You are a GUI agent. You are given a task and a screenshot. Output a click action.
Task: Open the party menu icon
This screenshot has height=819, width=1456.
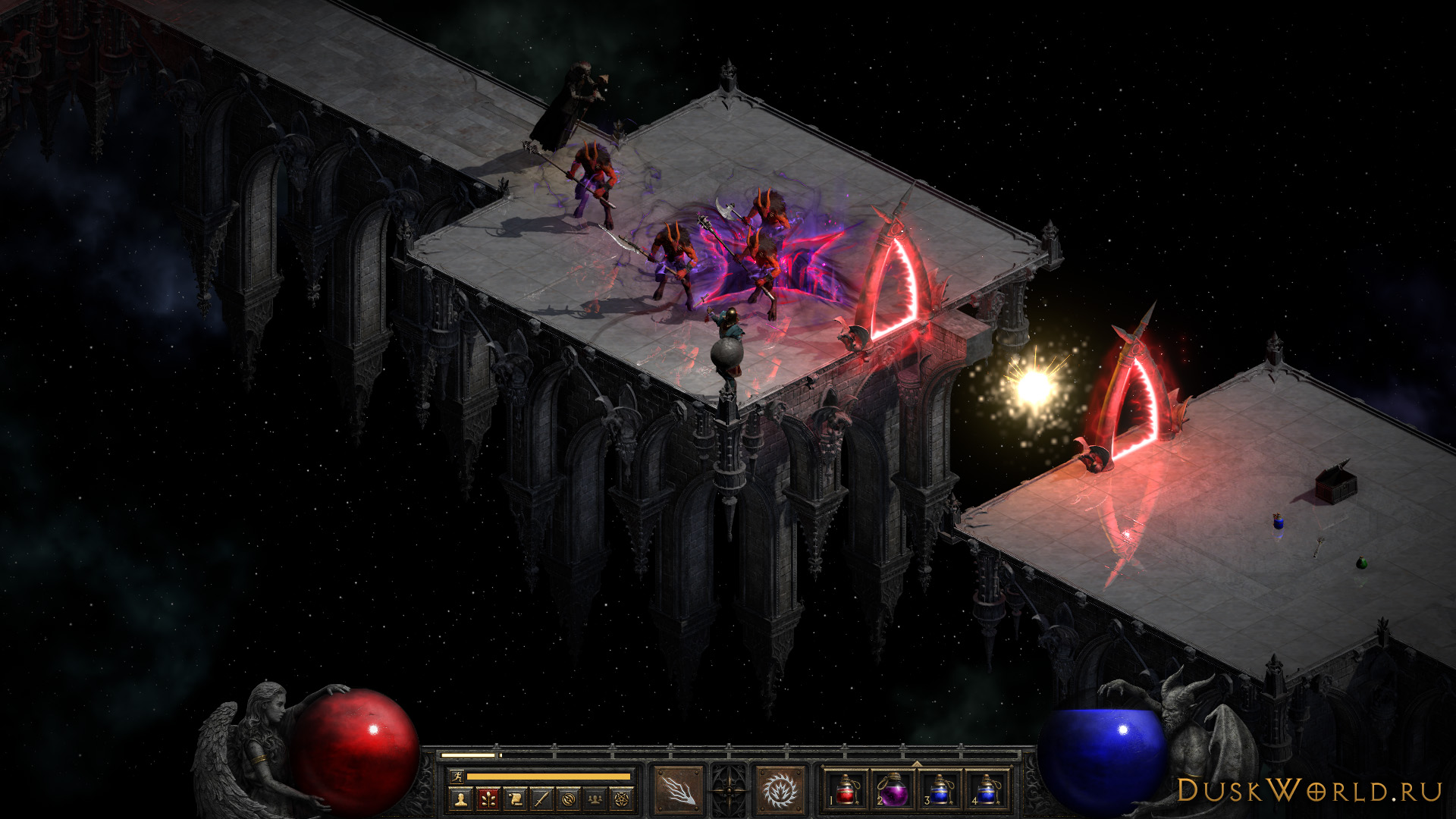coord(595,798)
